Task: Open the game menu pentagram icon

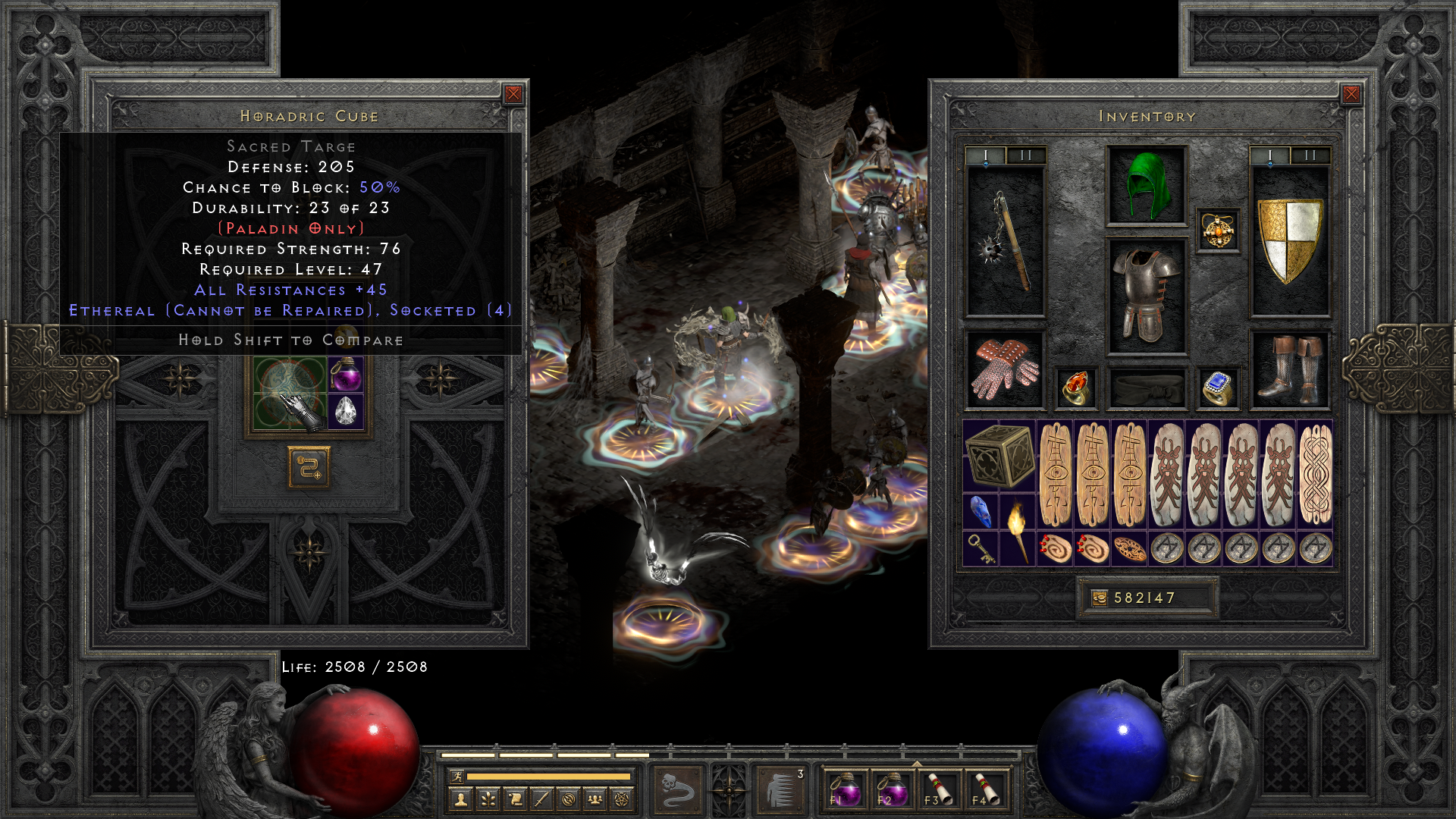Action: pyautogui.click(x=623, y=799)
